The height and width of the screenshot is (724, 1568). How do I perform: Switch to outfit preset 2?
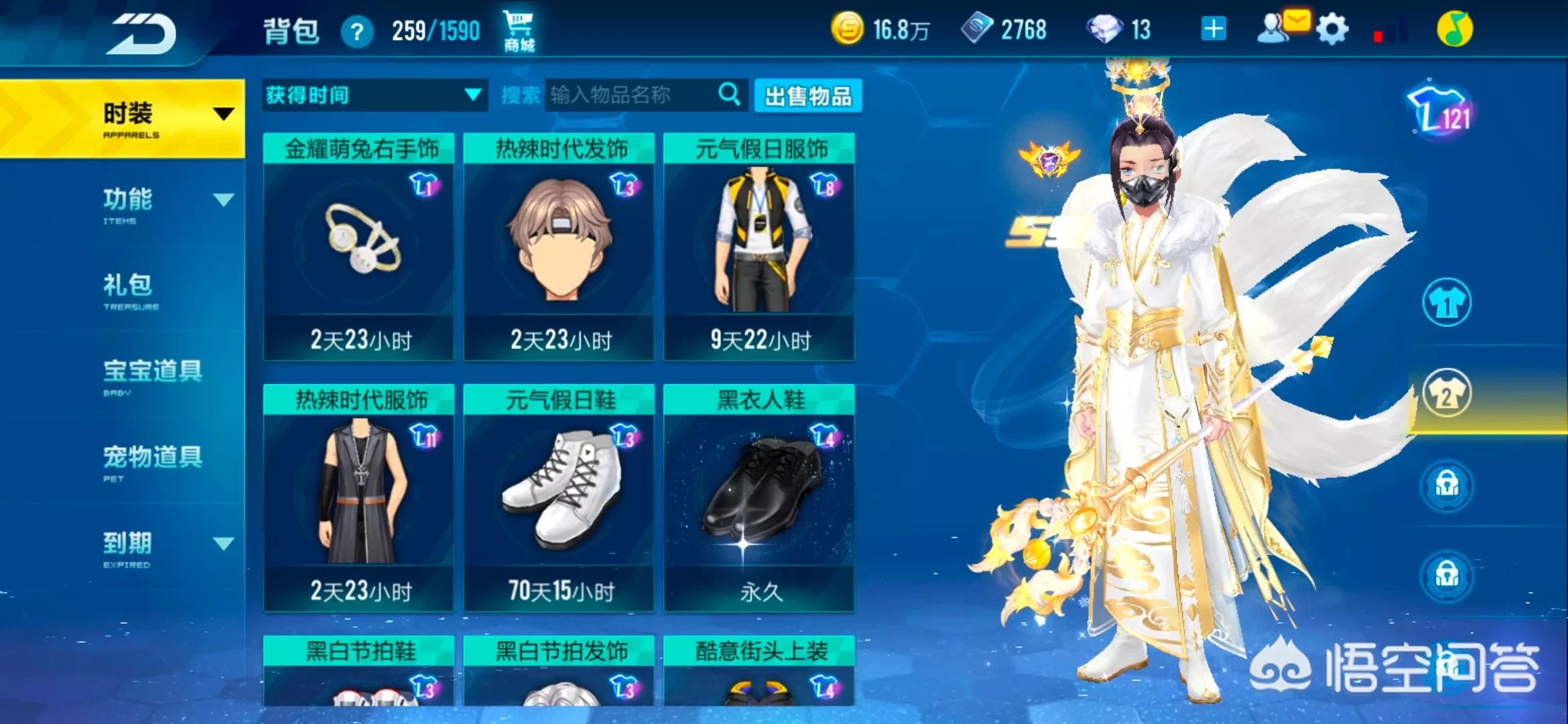1447,394
